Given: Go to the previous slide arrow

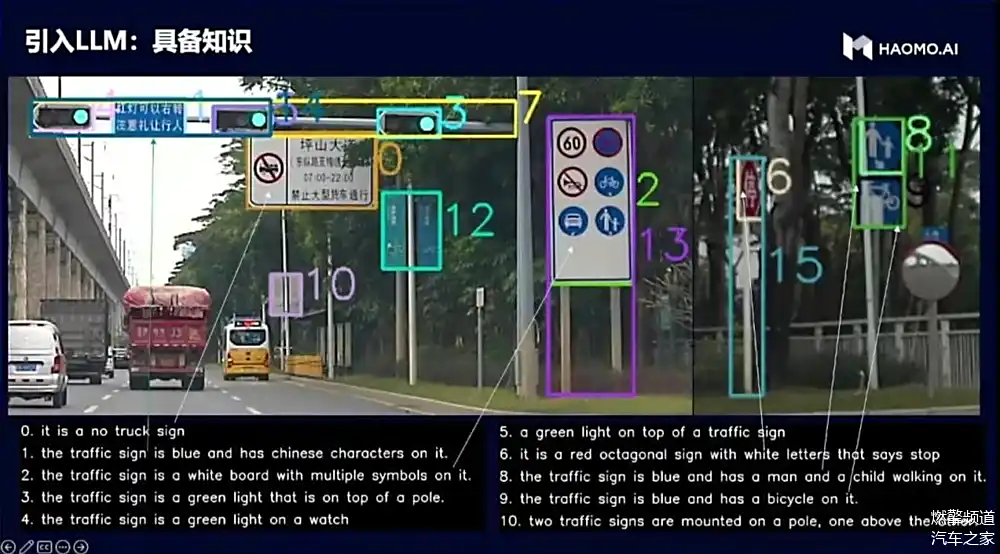Looking at the screenshot, I should [x=9, y=546].
